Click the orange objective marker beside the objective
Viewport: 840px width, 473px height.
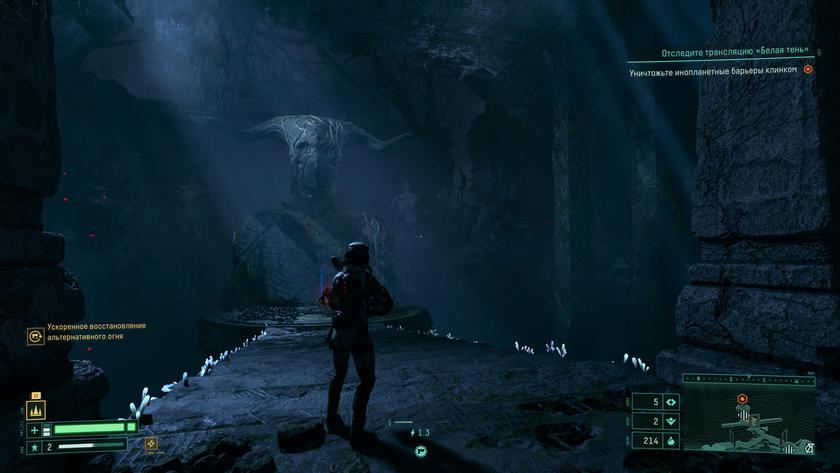tap(808, 70)
